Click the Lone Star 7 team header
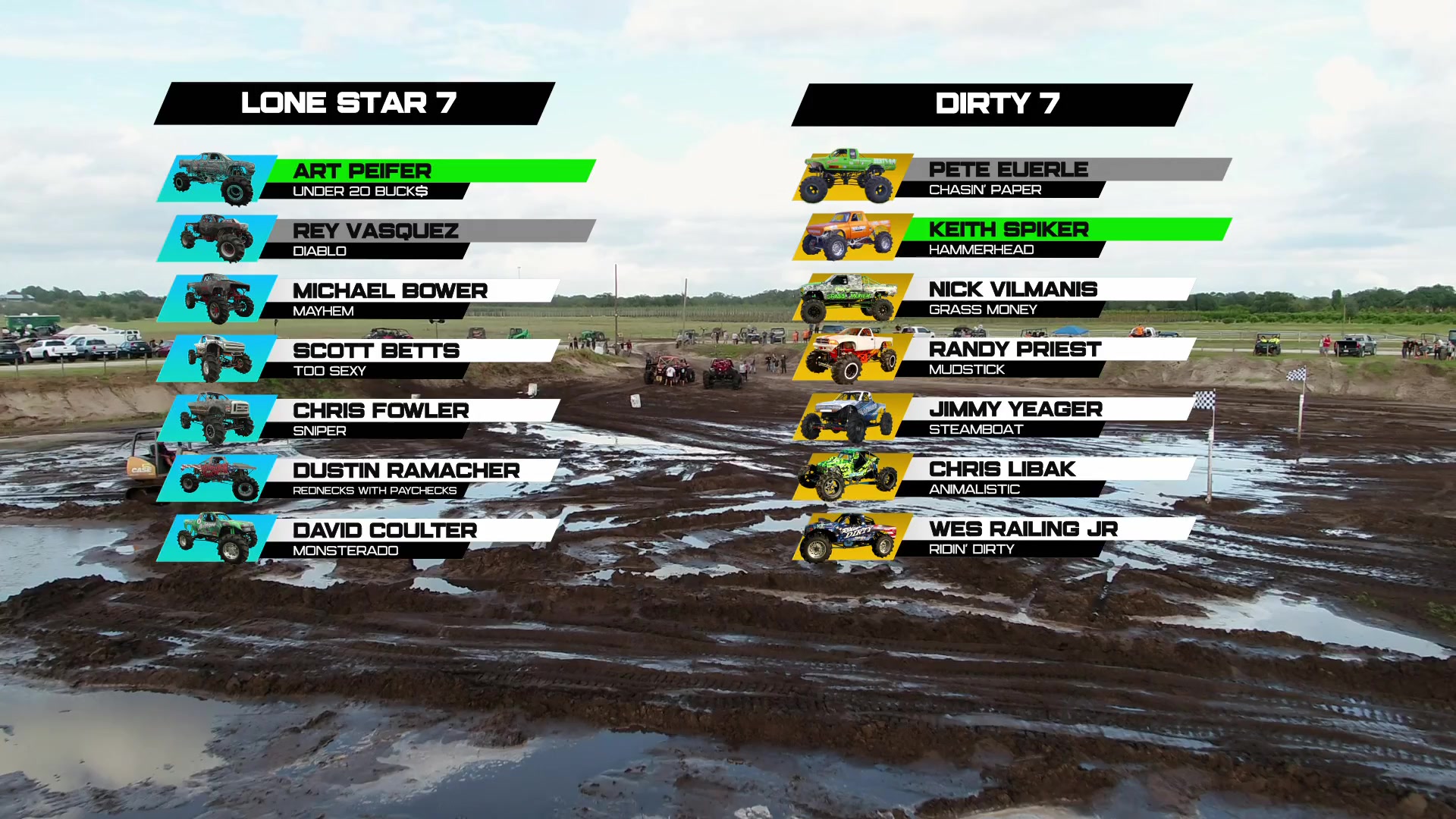This screenshot has width=1456, height=819. [x=354, y=103]
